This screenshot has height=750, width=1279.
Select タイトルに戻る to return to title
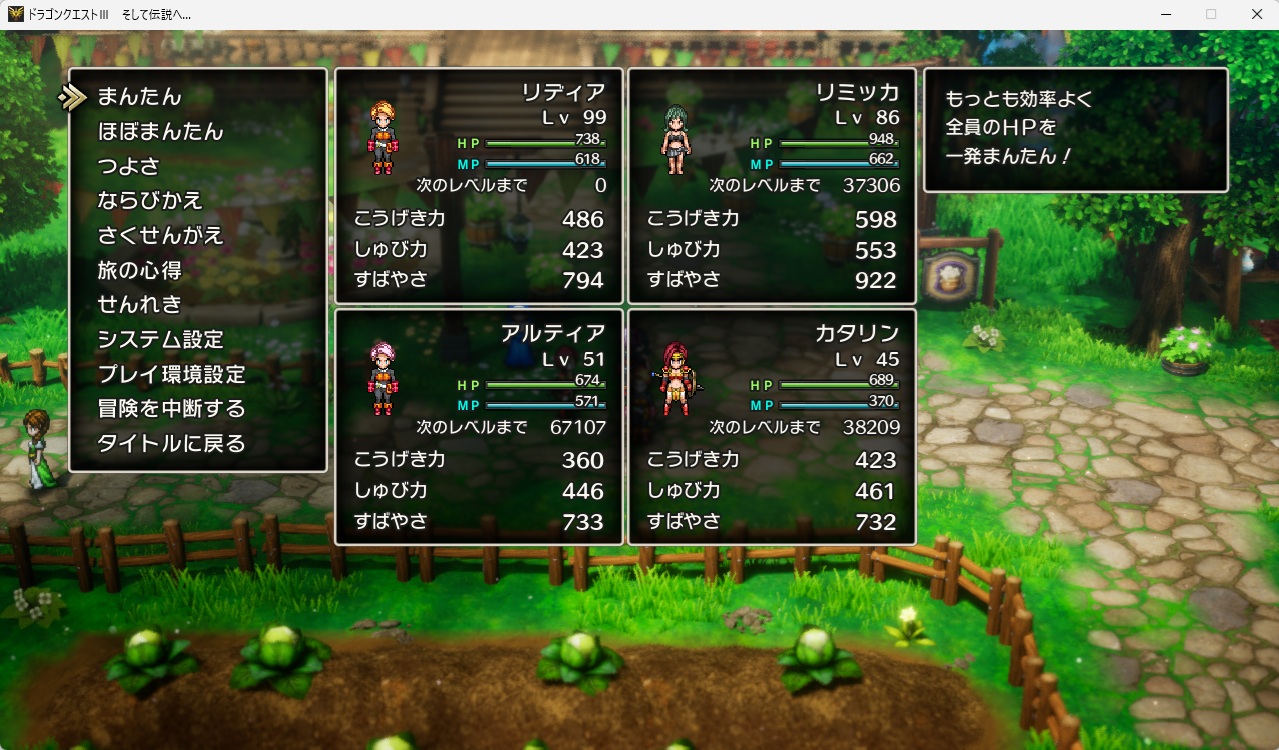click(171, 444)
